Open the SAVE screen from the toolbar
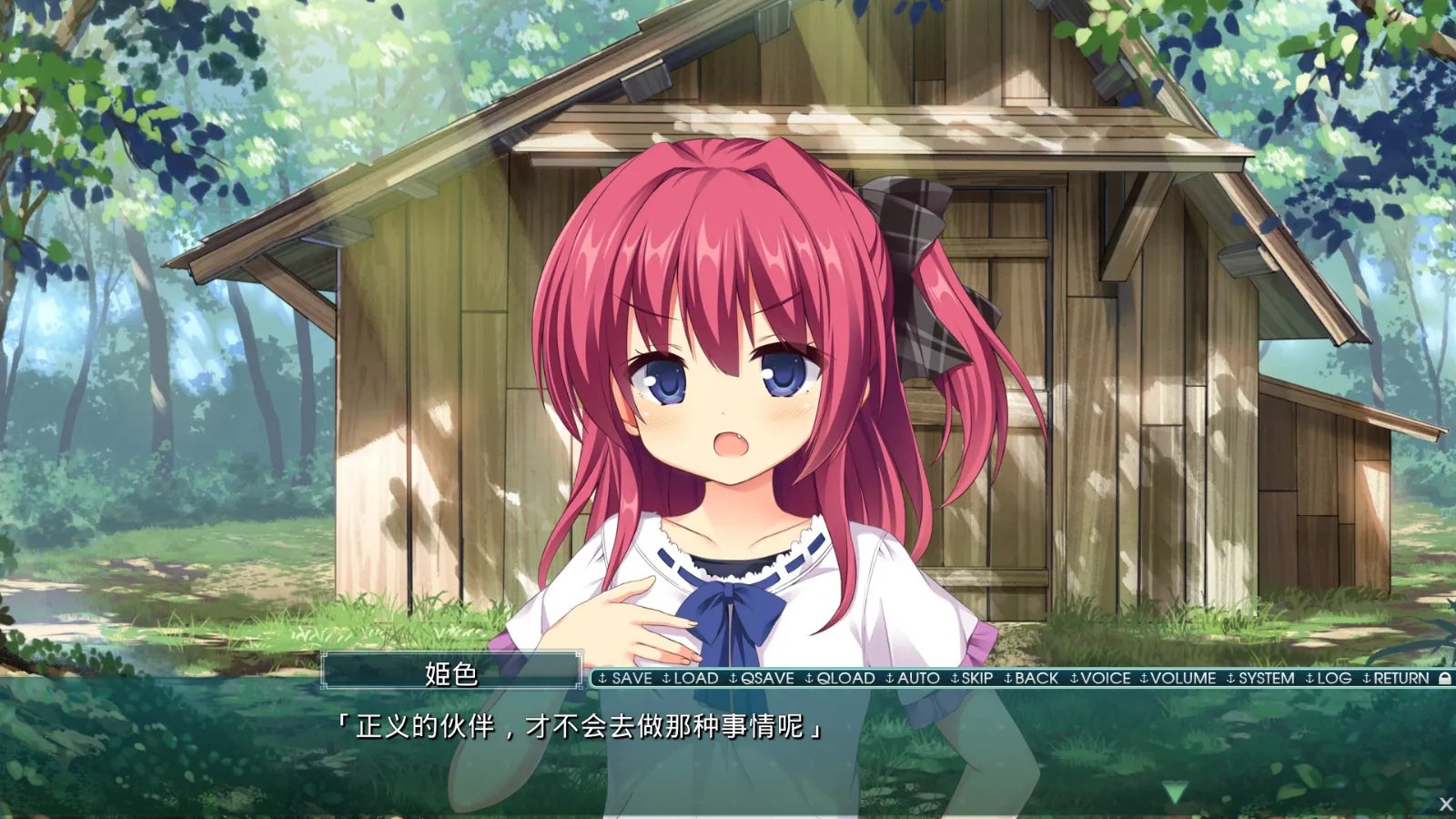 click(634, 679)
